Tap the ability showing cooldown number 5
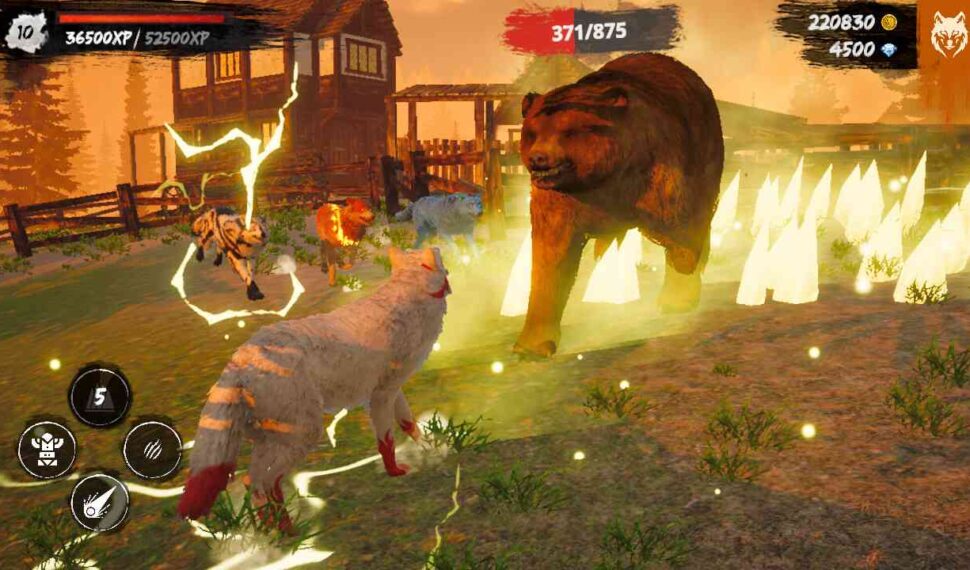970x570 pixels. click(100, 396)
